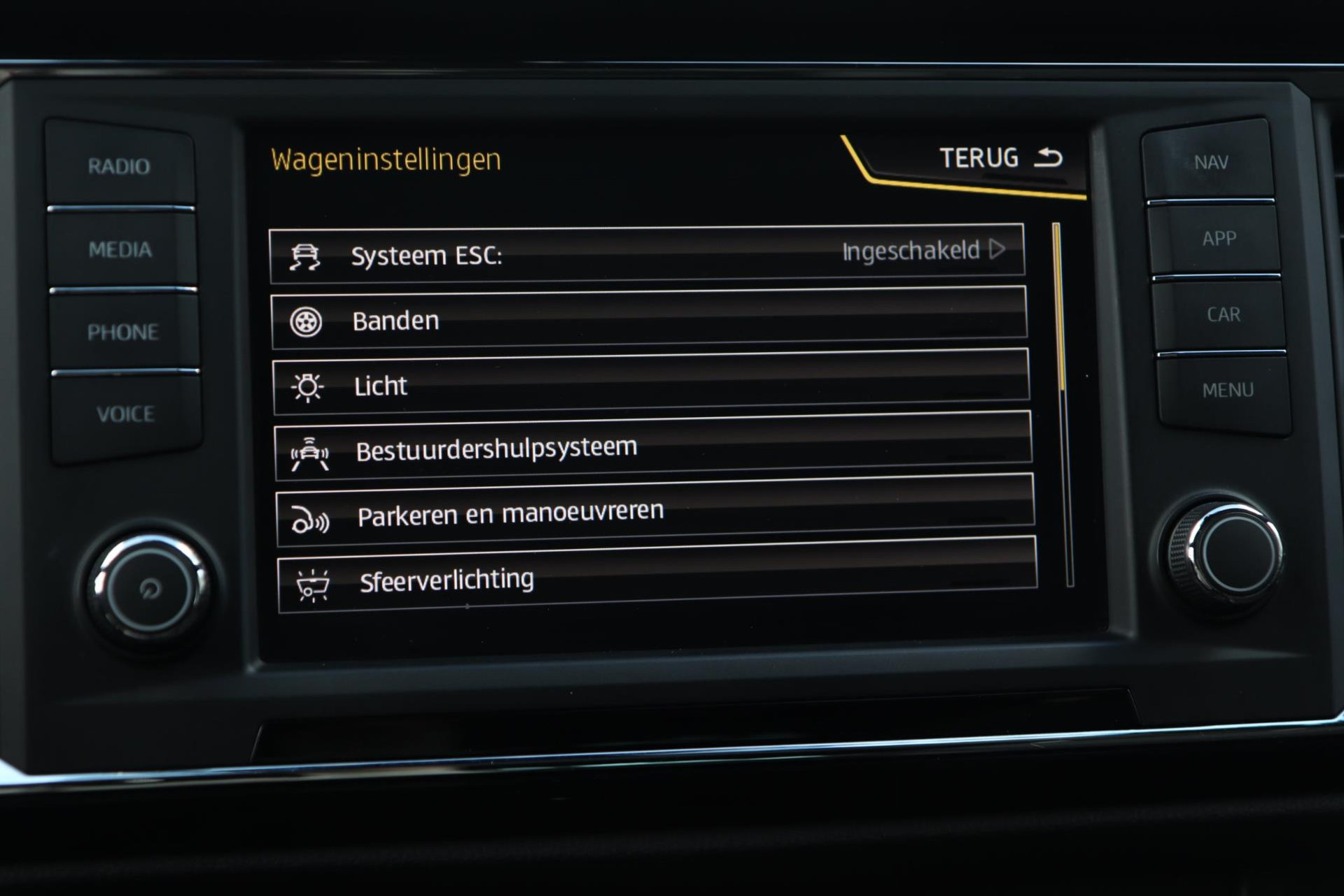Open the main MENU

(x=1227, y=390)
